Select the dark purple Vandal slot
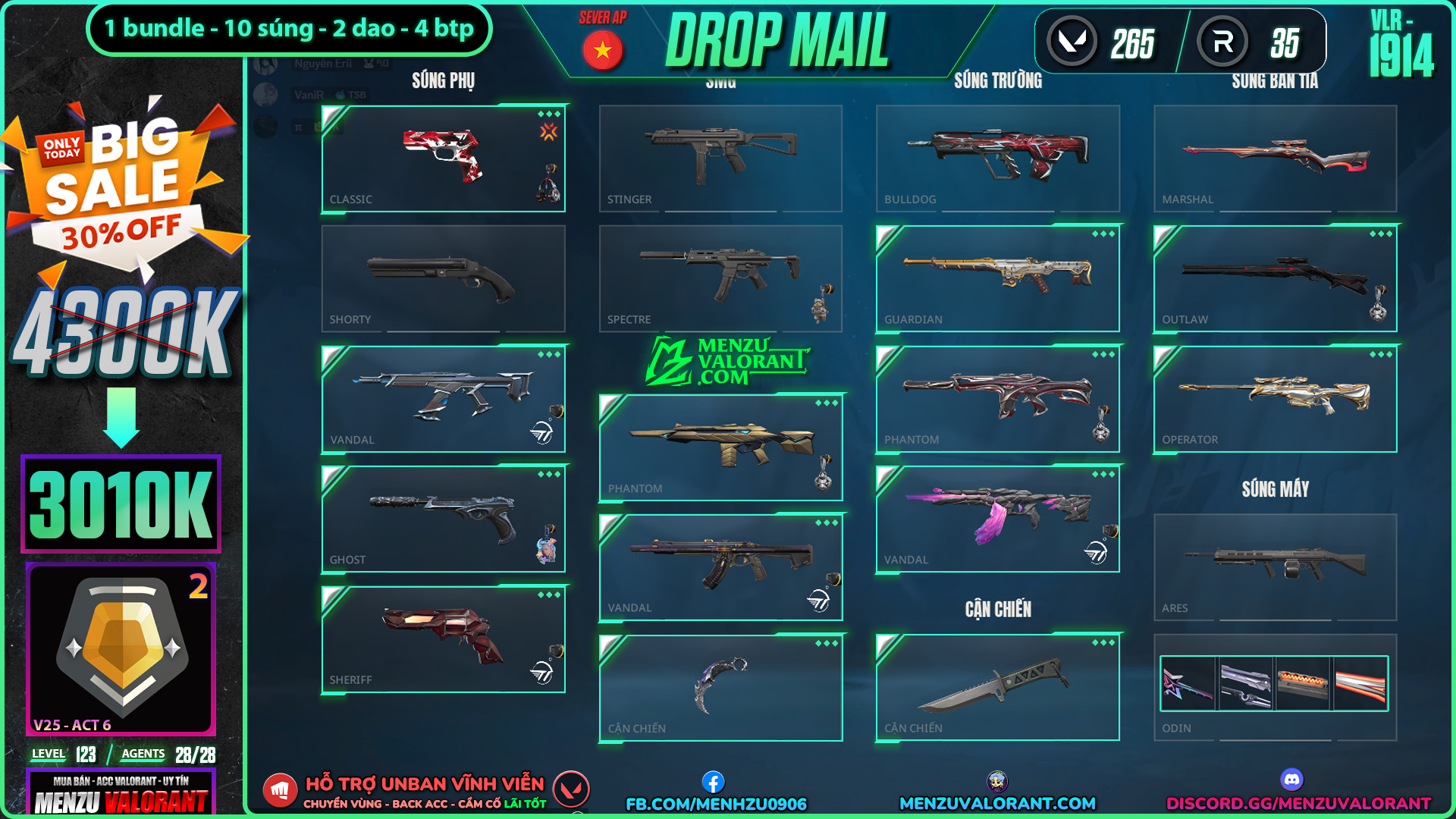1456x819 pixels. [720, 567]
